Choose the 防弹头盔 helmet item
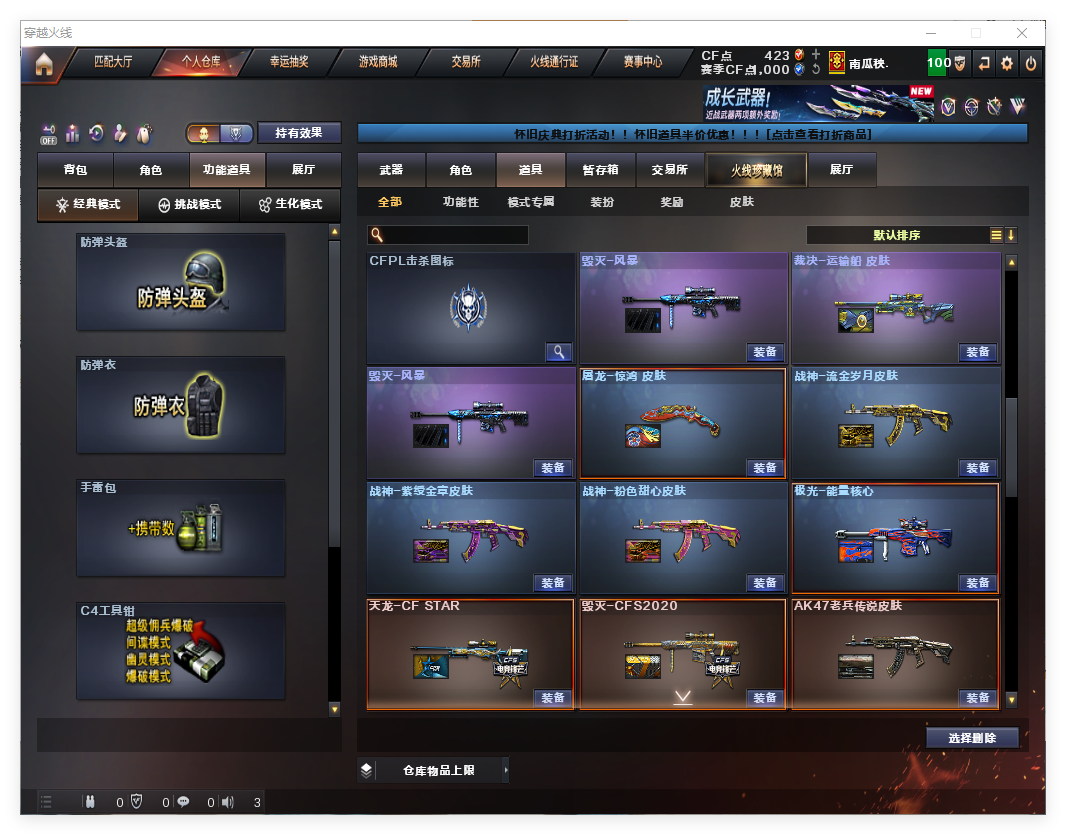 pos(181,282)
